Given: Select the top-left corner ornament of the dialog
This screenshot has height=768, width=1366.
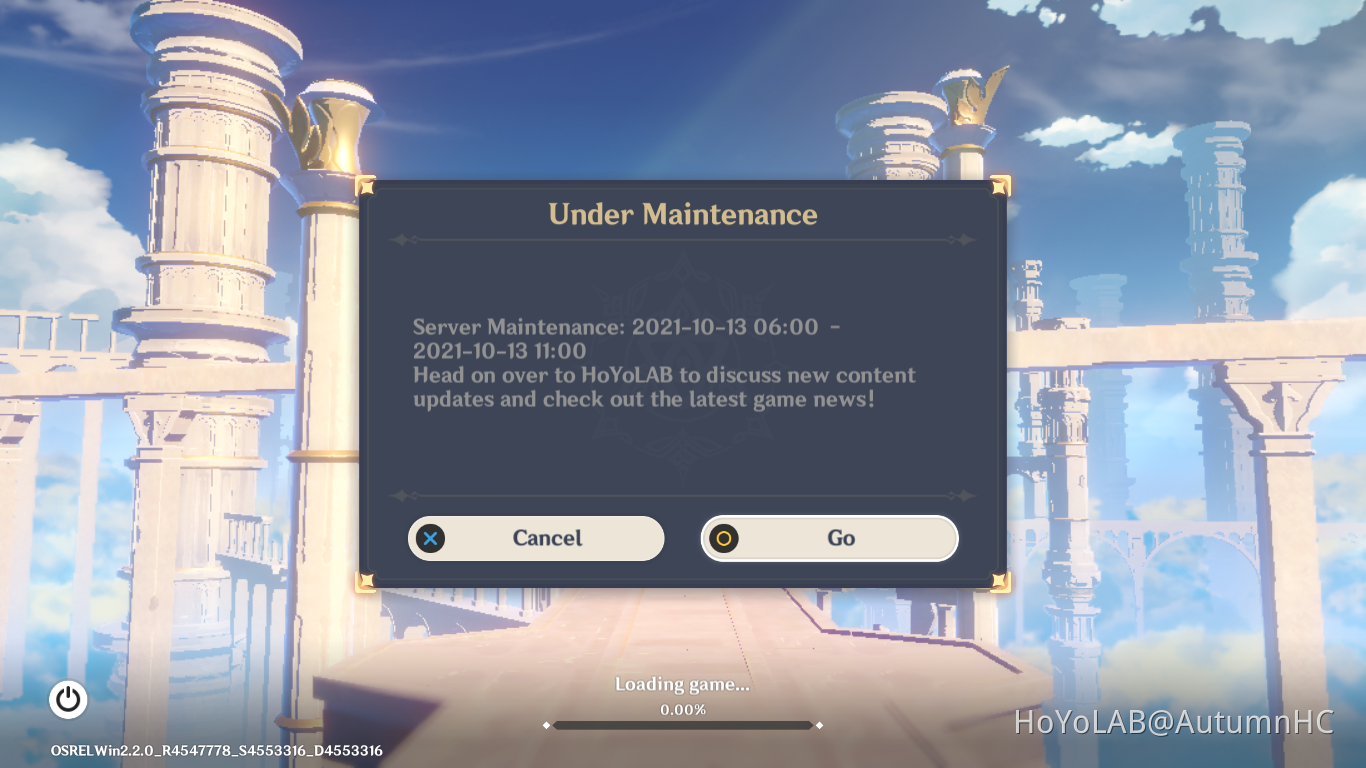Looking at the screenshot, I should click(367, 186).
